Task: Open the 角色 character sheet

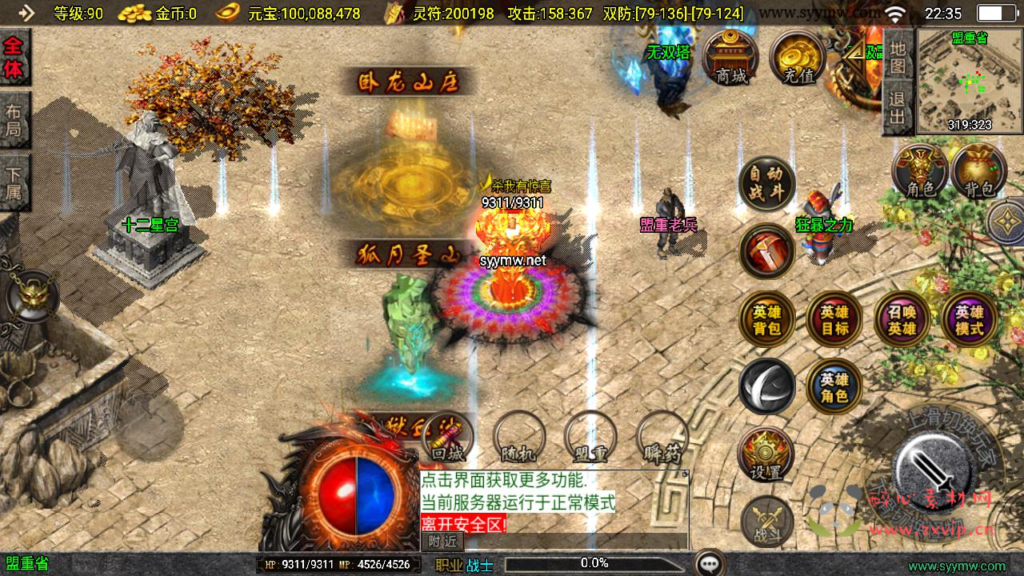Action: (x=920, y=170)
